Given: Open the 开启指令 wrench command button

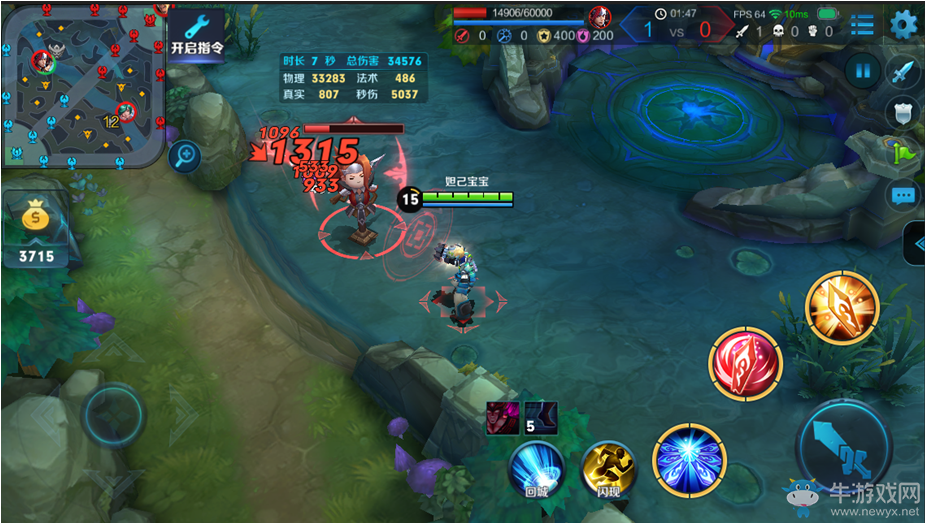Looking at the screenshot, I should click(x=196, y=35).
